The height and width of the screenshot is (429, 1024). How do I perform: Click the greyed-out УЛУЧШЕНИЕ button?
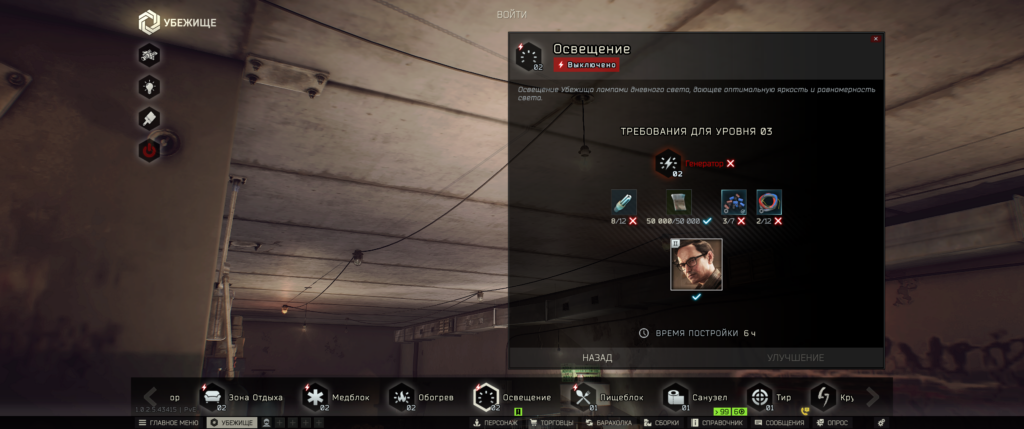795,357
